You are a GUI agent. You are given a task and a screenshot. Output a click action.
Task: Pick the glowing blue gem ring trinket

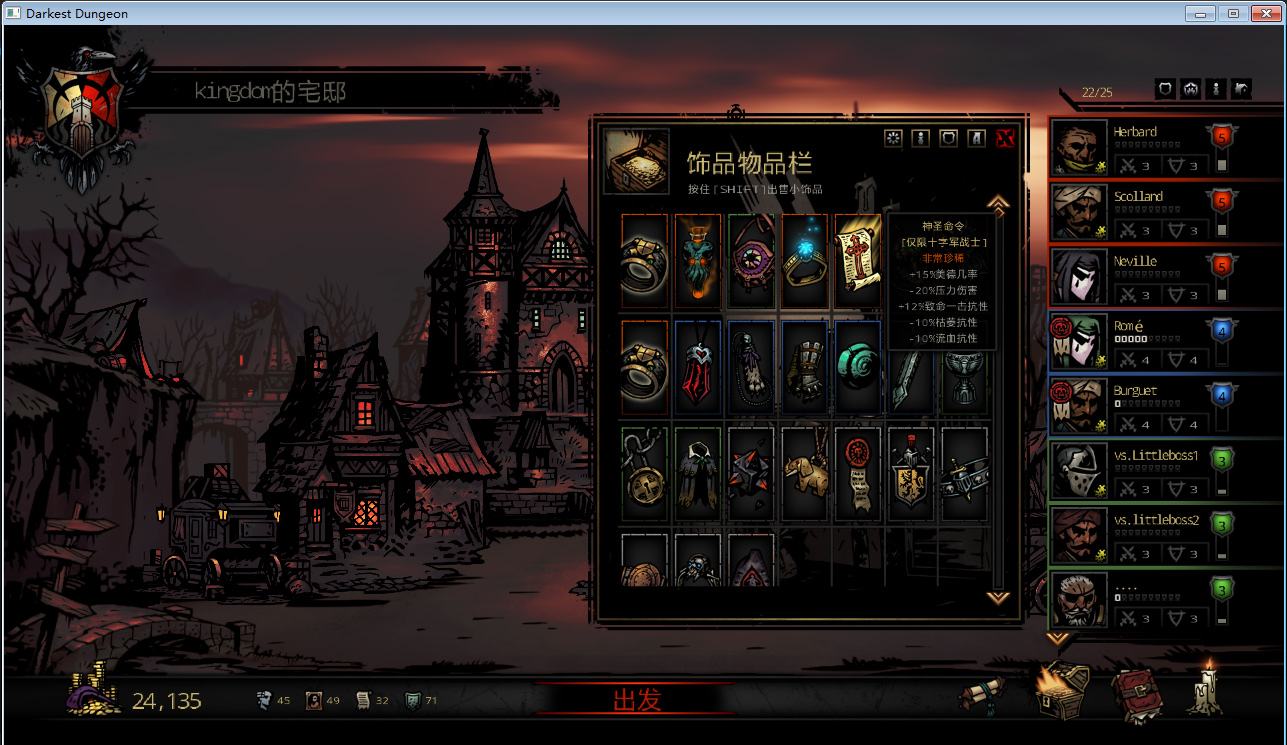[x=804, y=261]
